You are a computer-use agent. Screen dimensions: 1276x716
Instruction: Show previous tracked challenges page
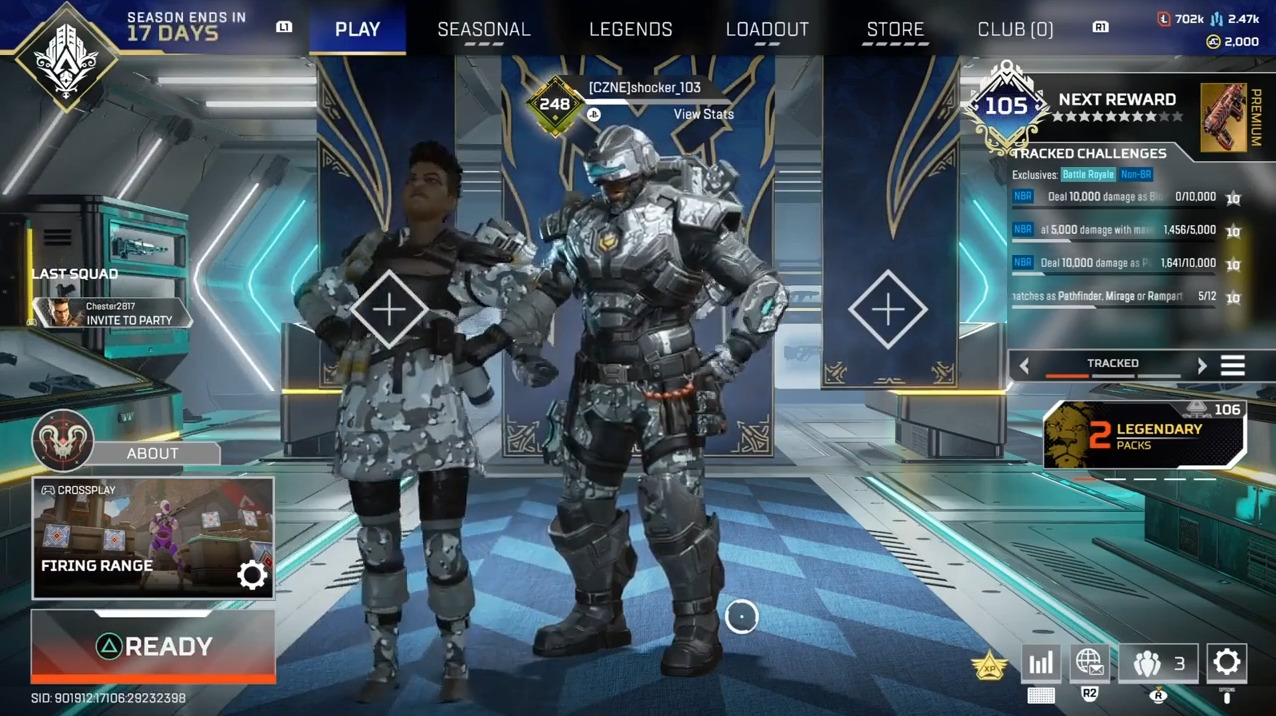1024,366
